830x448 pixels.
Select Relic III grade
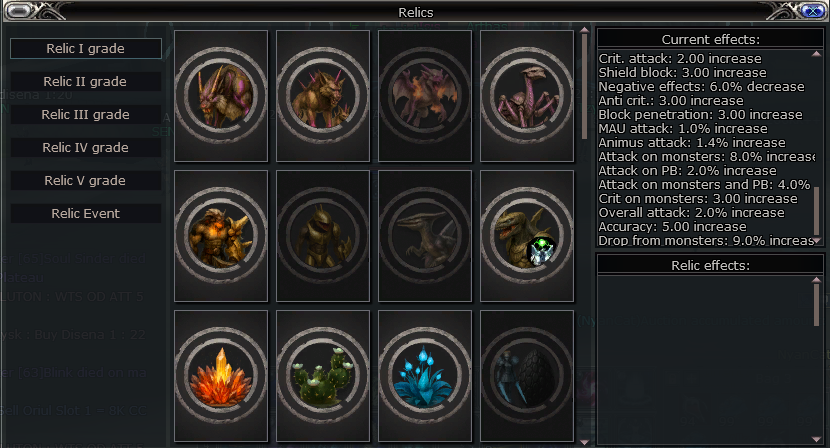tap(86, 114)
